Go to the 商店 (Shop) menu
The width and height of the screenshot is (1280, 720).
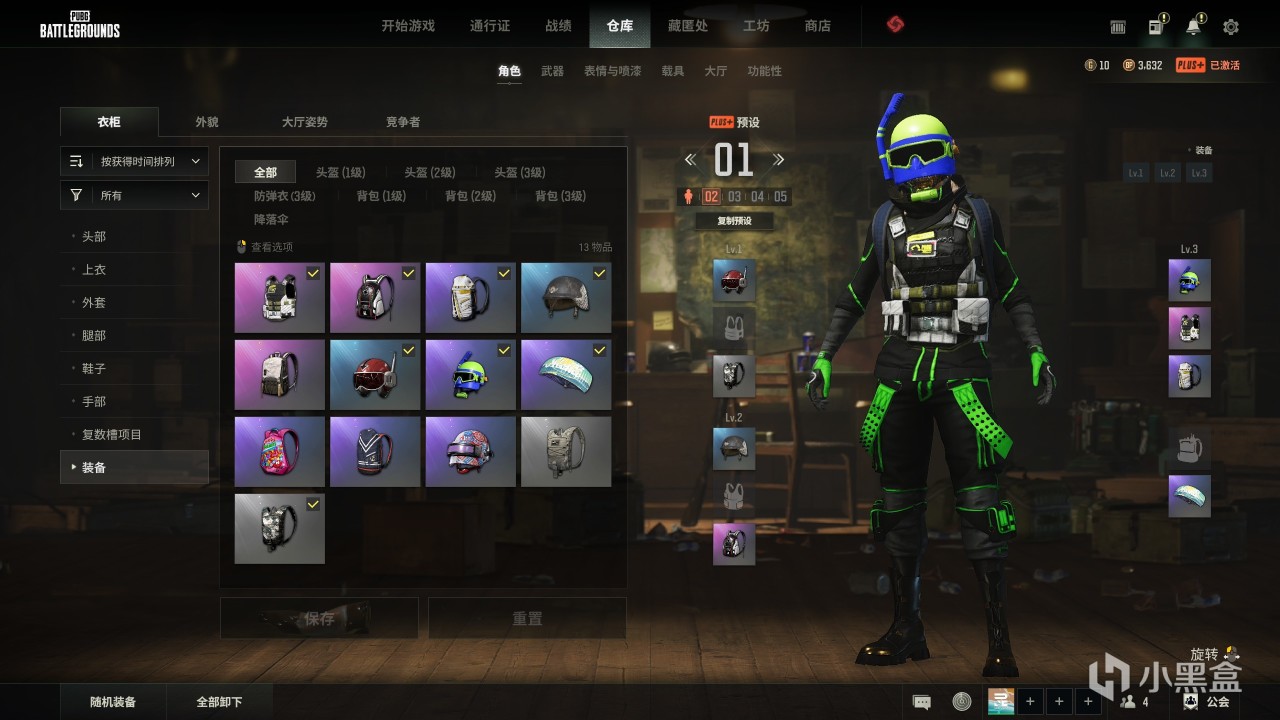pos(817,26)
